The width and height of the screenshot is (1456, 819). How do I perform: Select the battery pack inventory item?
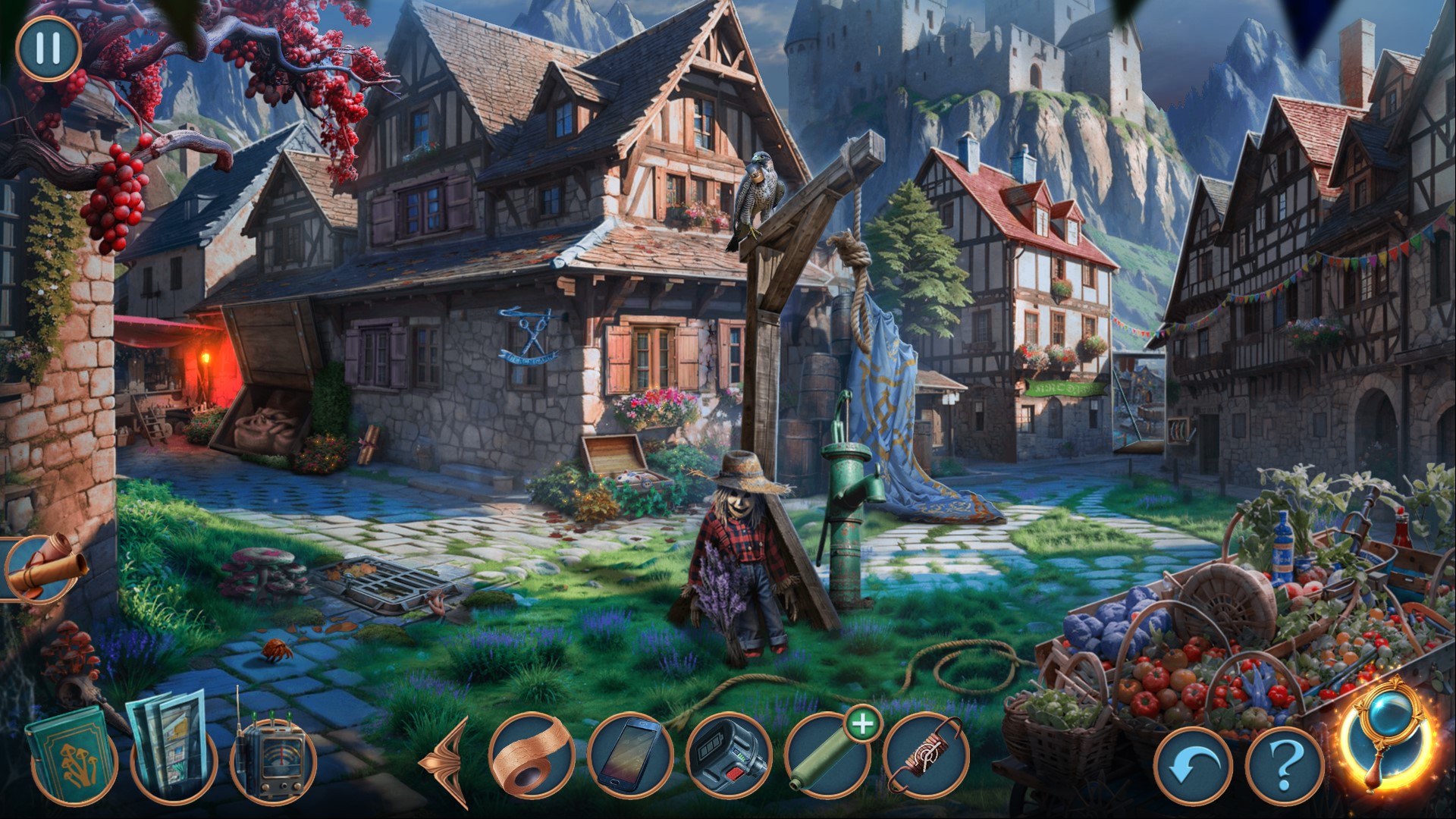(x=727, y=755)
